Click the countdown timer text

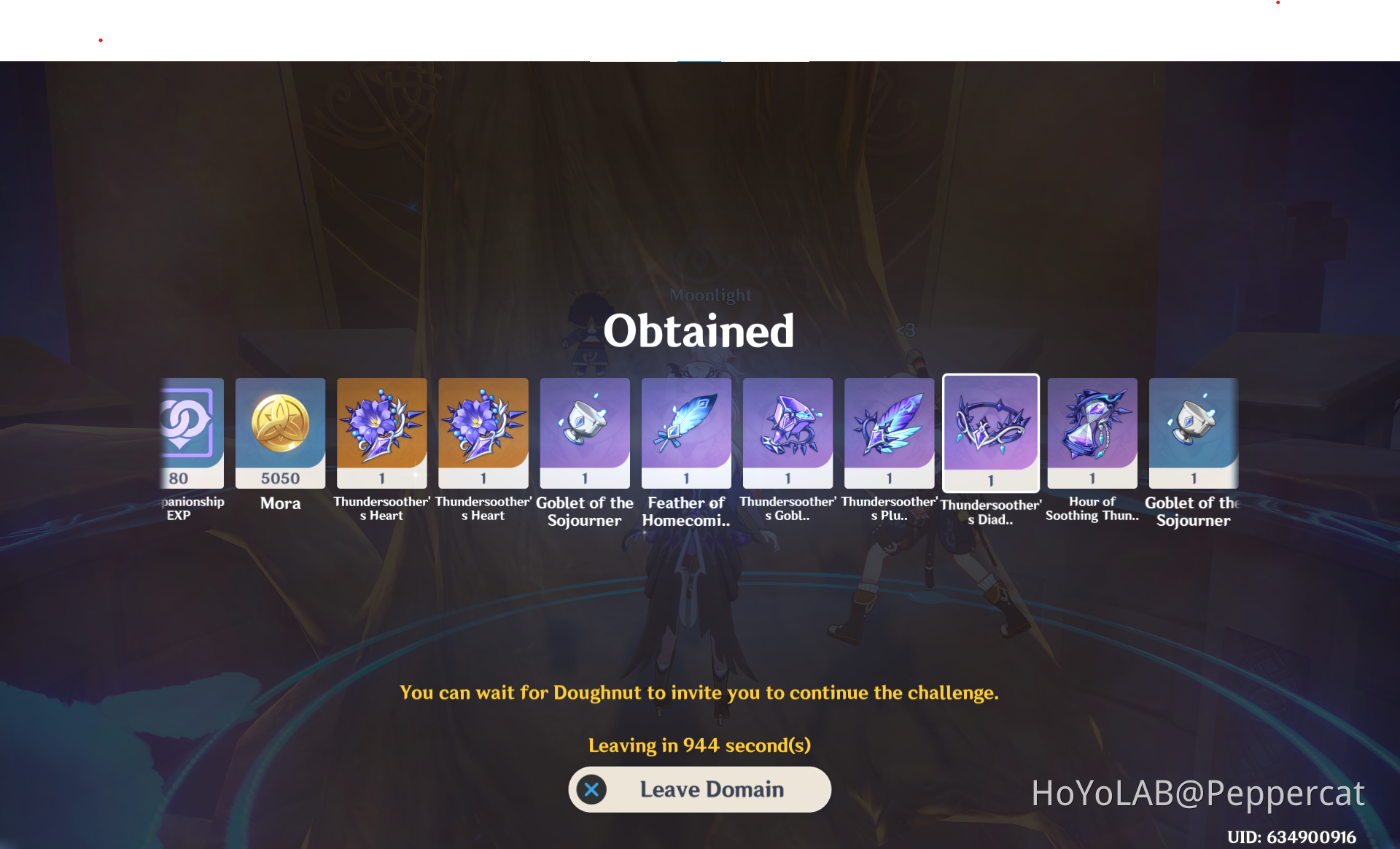click(x=699, y=745)
